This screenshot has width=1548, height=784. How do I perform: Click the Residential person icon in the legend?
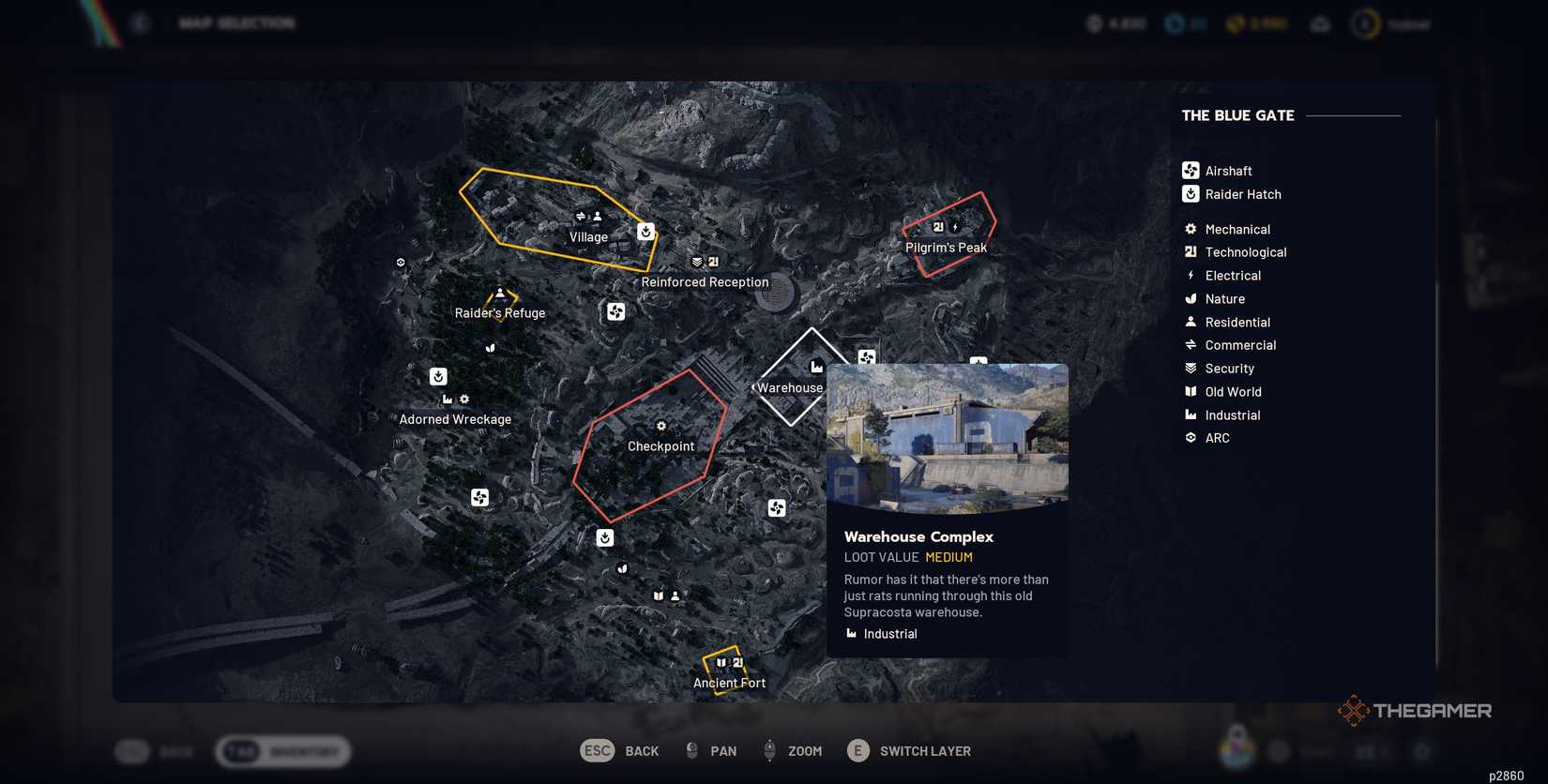1190,322
